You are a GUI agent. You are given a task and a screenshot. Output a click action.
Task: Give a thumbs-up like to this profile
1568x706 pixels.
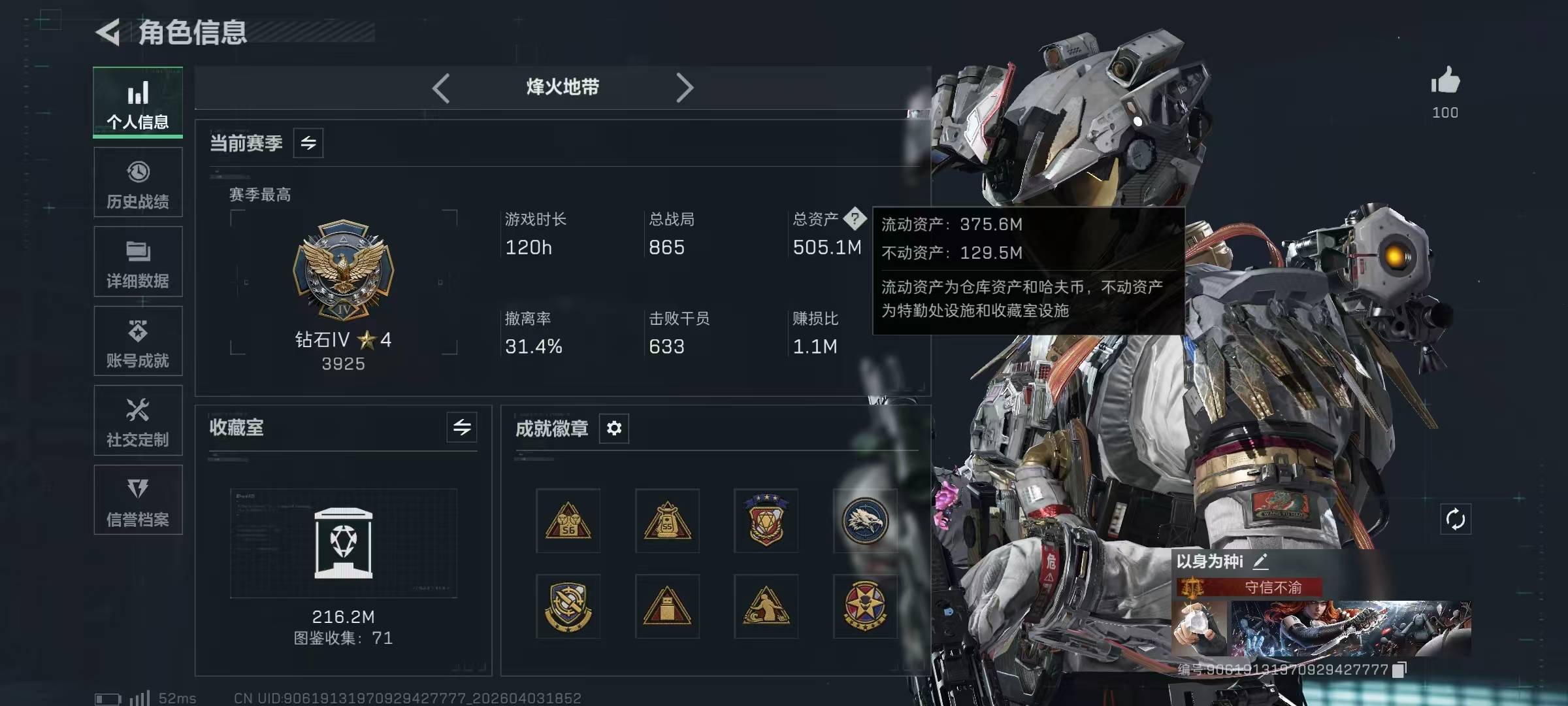1445,82
